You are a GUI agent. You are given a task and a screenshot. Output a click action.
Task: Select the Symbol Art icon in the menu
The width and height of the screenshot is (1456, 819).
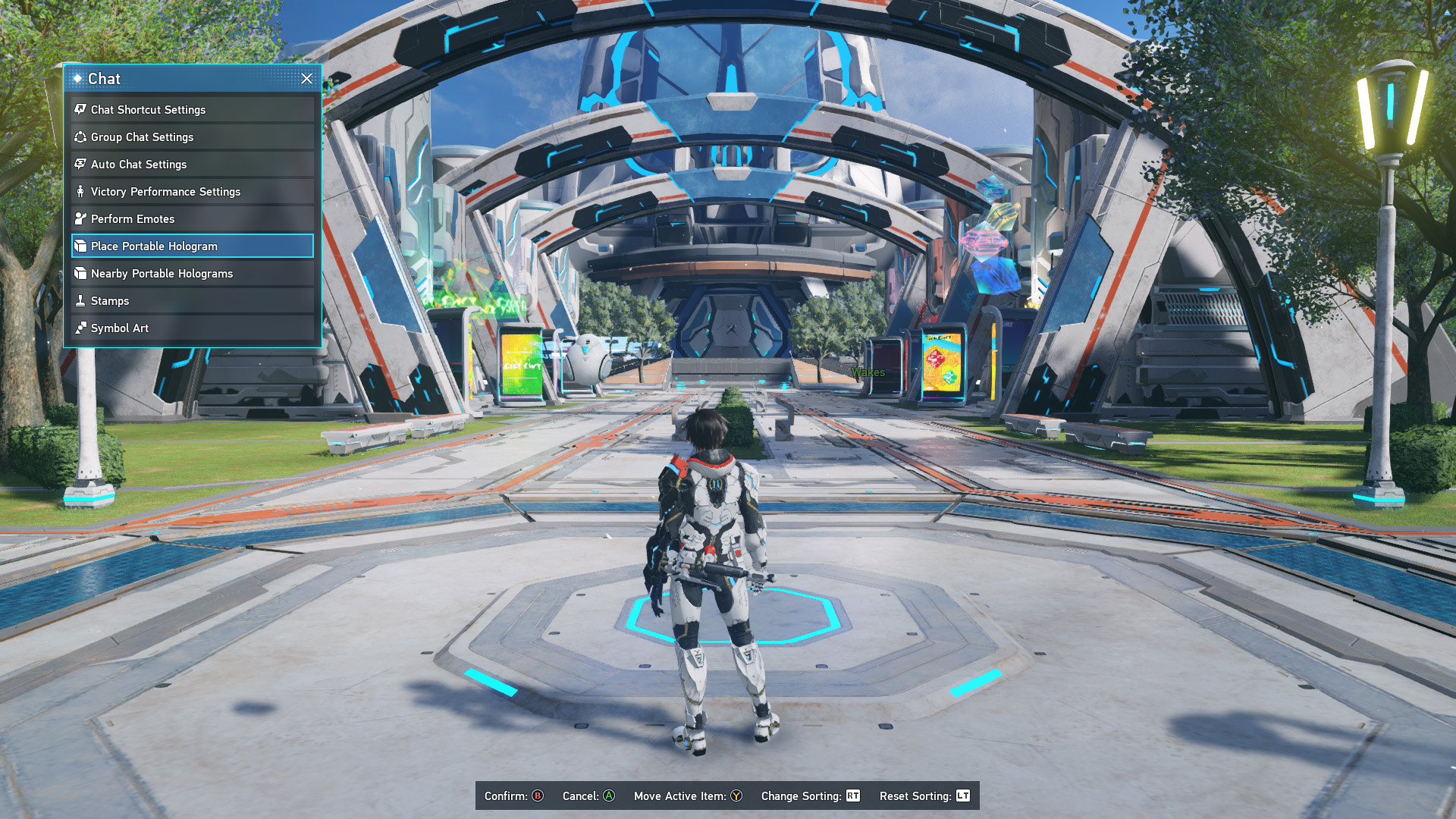[x=81, y=328]
